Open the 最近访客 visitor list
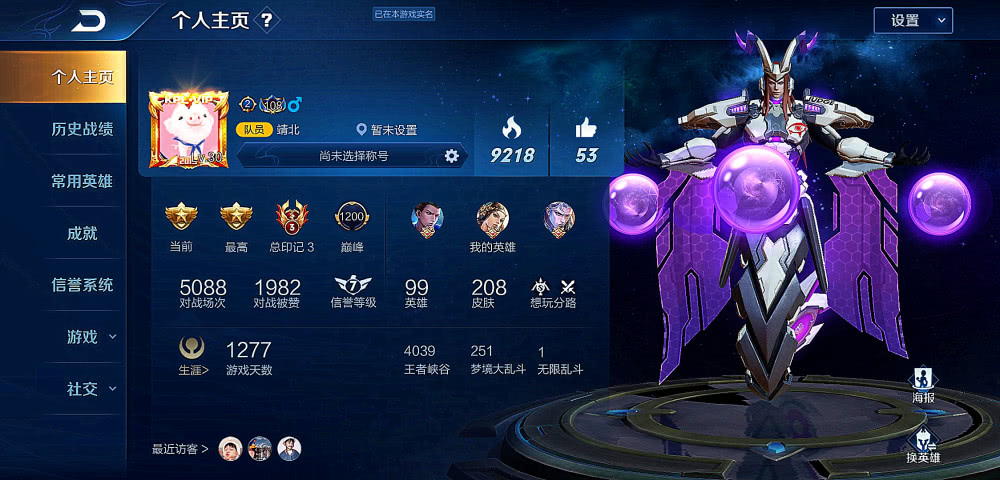The image size is (1000, 480). coord(181,449)
